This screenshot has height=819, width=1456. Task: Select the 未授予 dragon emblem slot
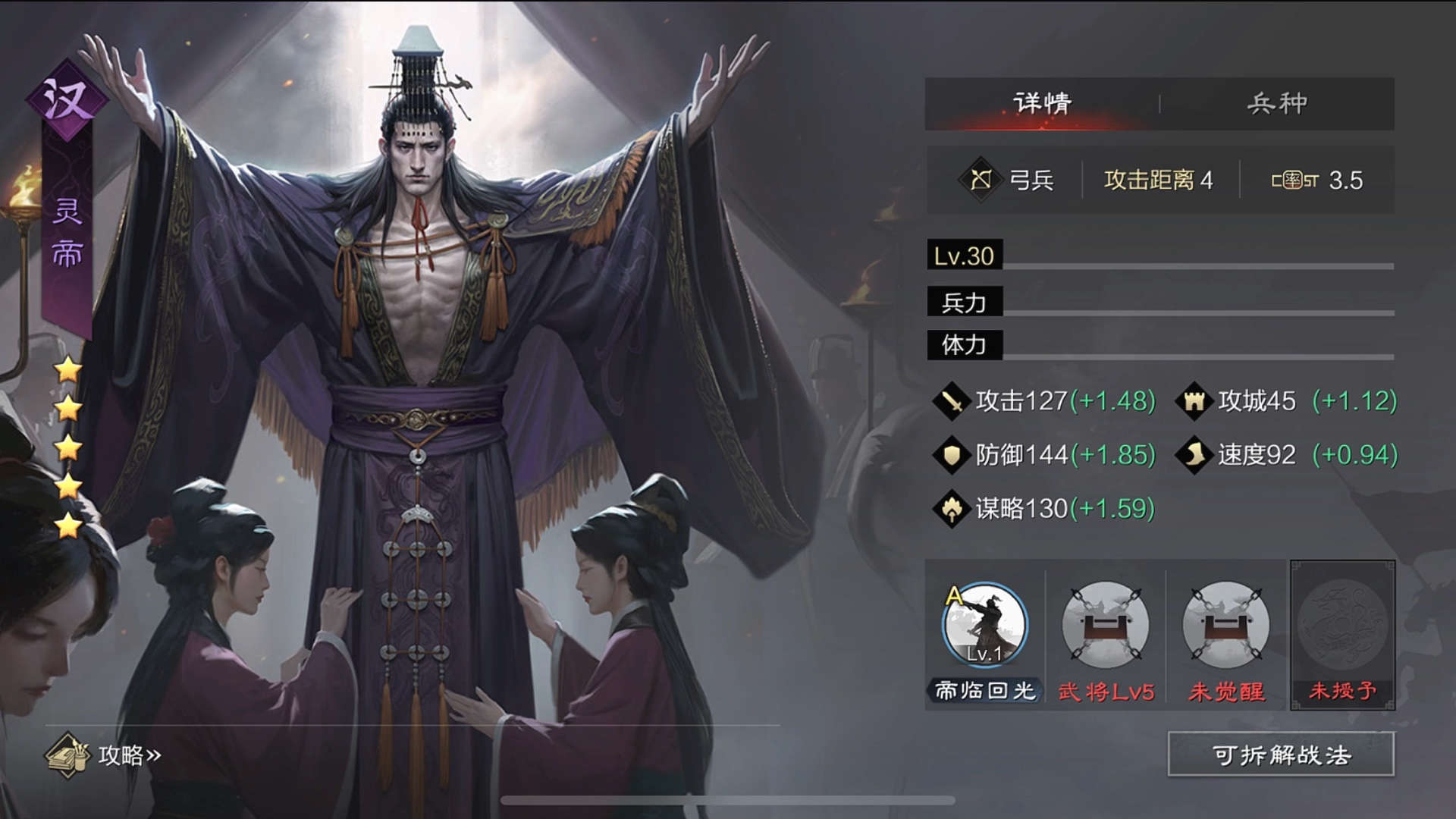coord(1342,626)
